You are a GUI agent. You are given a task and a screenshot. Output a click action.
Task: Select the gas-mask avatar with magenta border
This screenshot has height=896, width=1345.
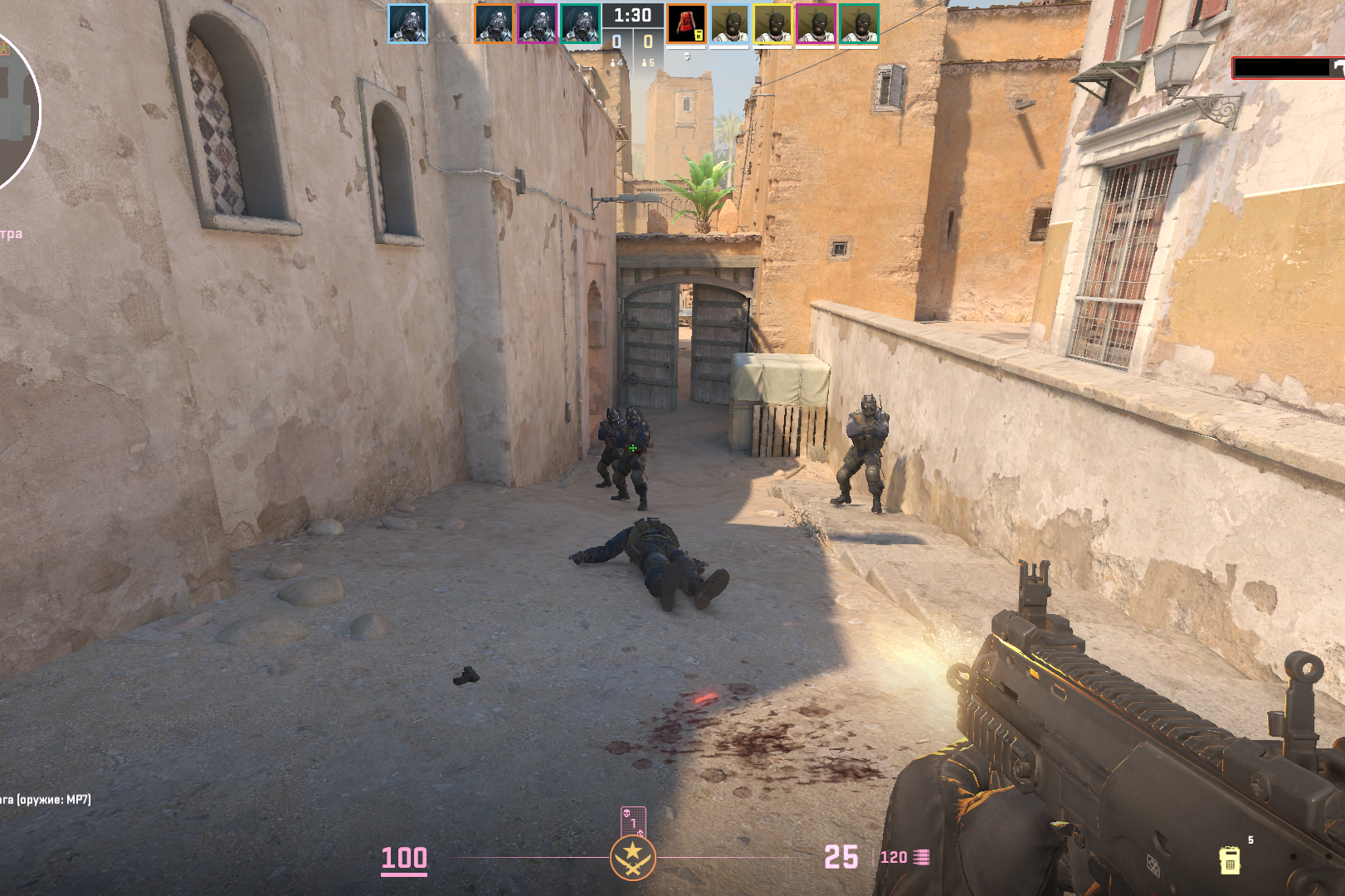pos(537,24)
